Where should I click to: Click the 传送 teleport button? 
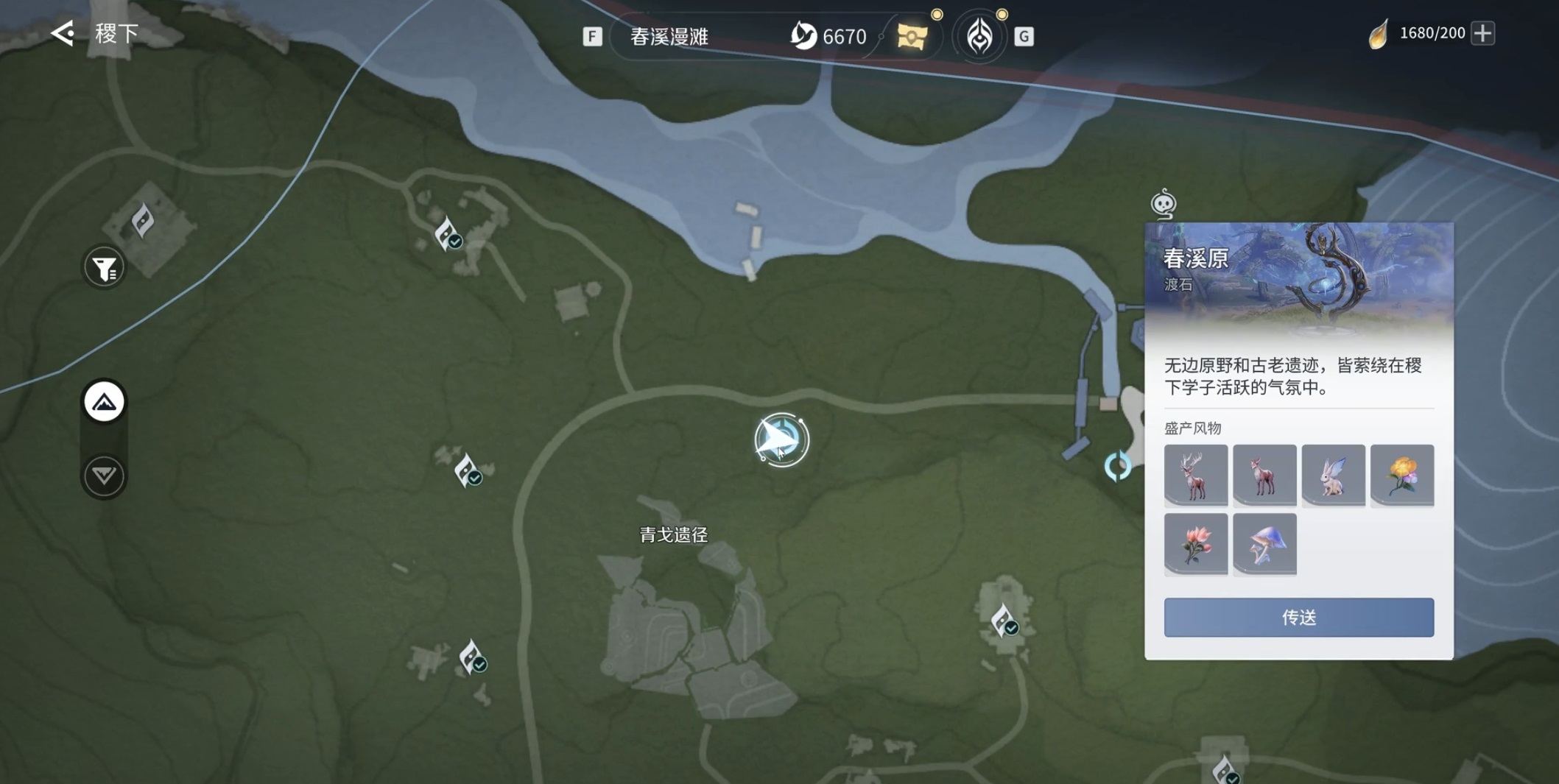click(1298, 617)
